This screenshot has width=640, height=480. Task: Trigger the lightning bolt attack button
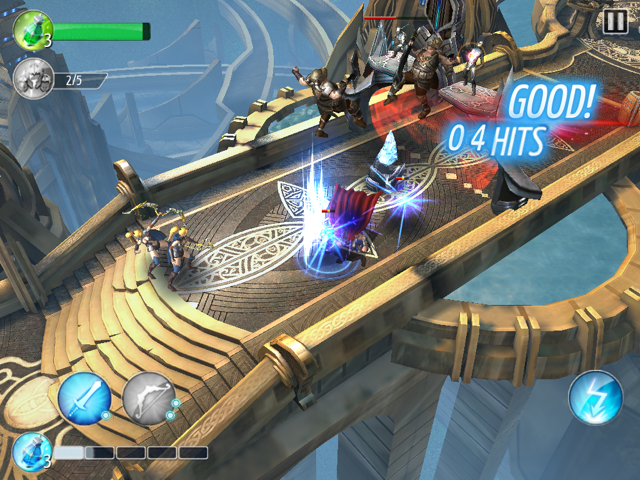pos(596,398)
